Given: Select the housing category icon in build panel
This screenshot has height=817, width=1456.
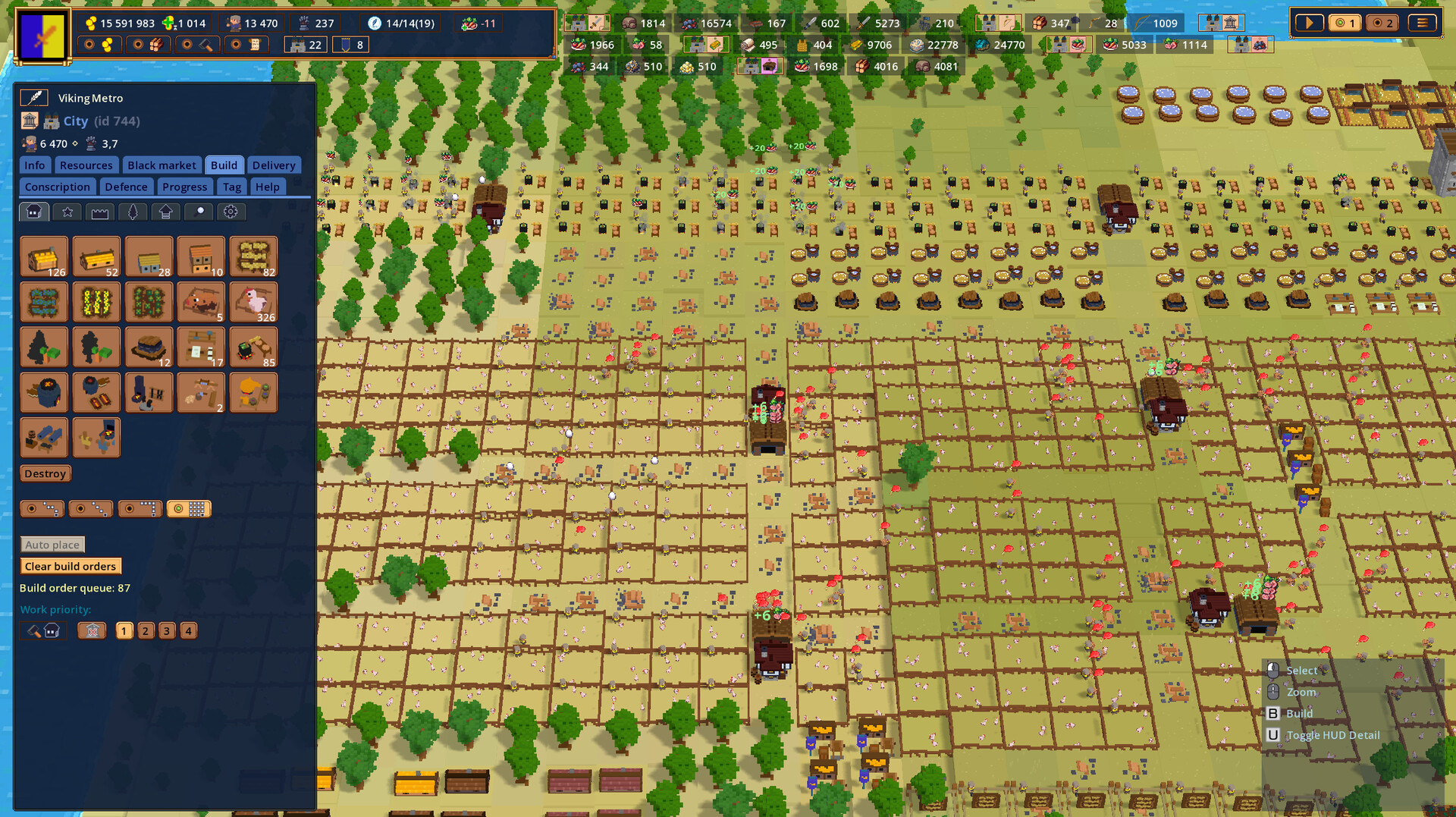Looking at the screenshot, I should click(33, 212).
